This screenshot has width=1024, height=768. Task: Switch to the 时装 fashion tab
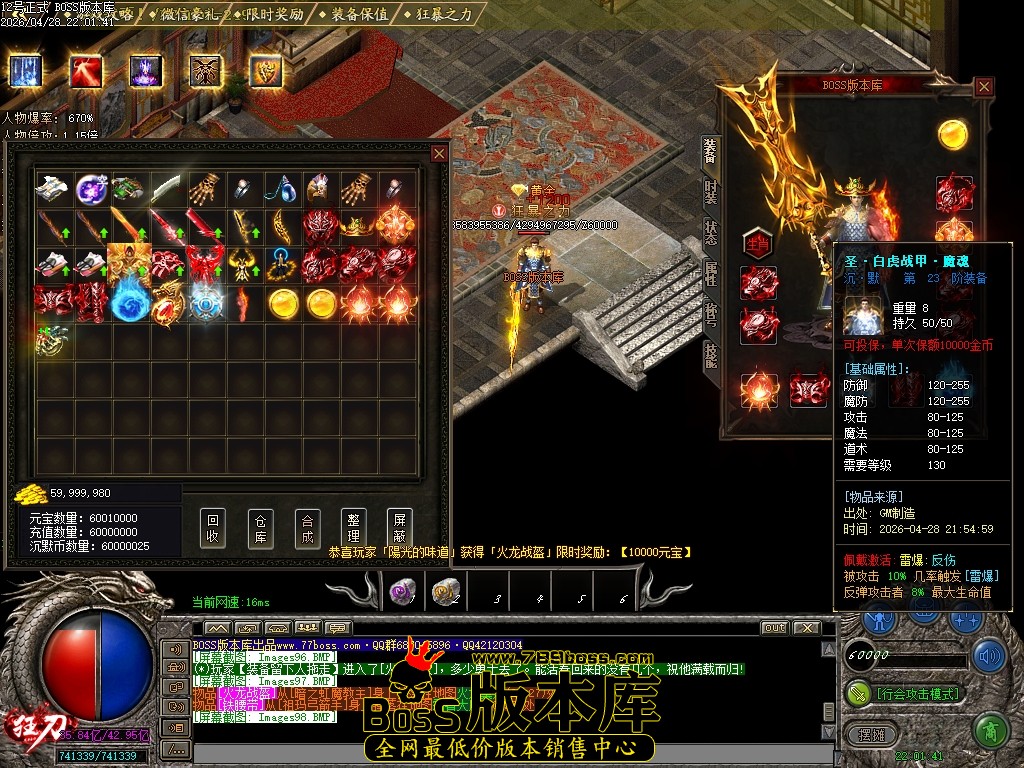click(710, 192)
